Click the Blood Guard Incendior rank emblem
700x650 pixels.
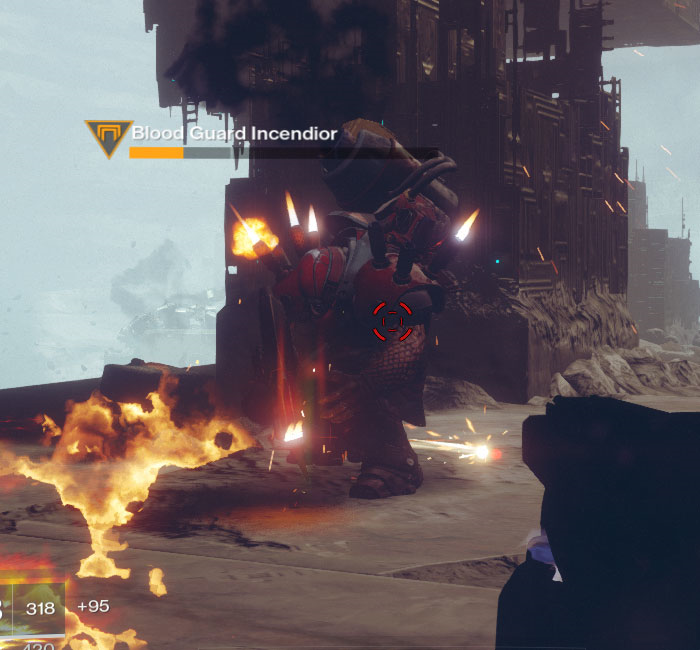pos(106,138)
